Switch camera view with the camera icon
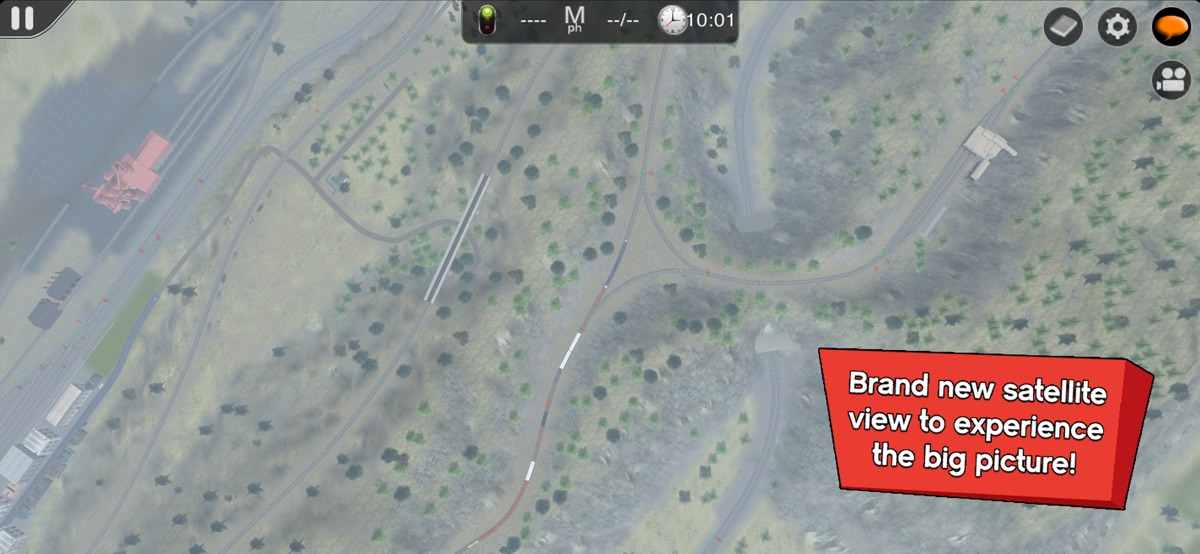The width and height of the screenshot is (1200, 554). (x=1169, y=80)
